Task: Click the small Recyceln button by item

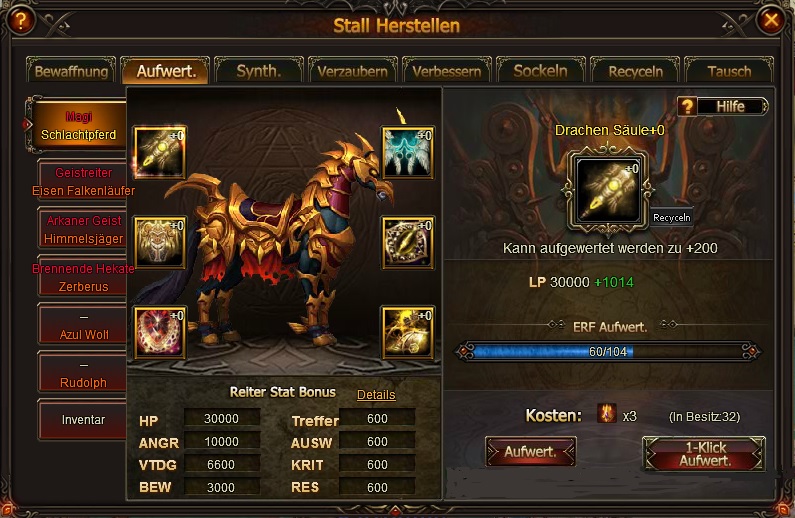Action: click(x=671, y=217)
